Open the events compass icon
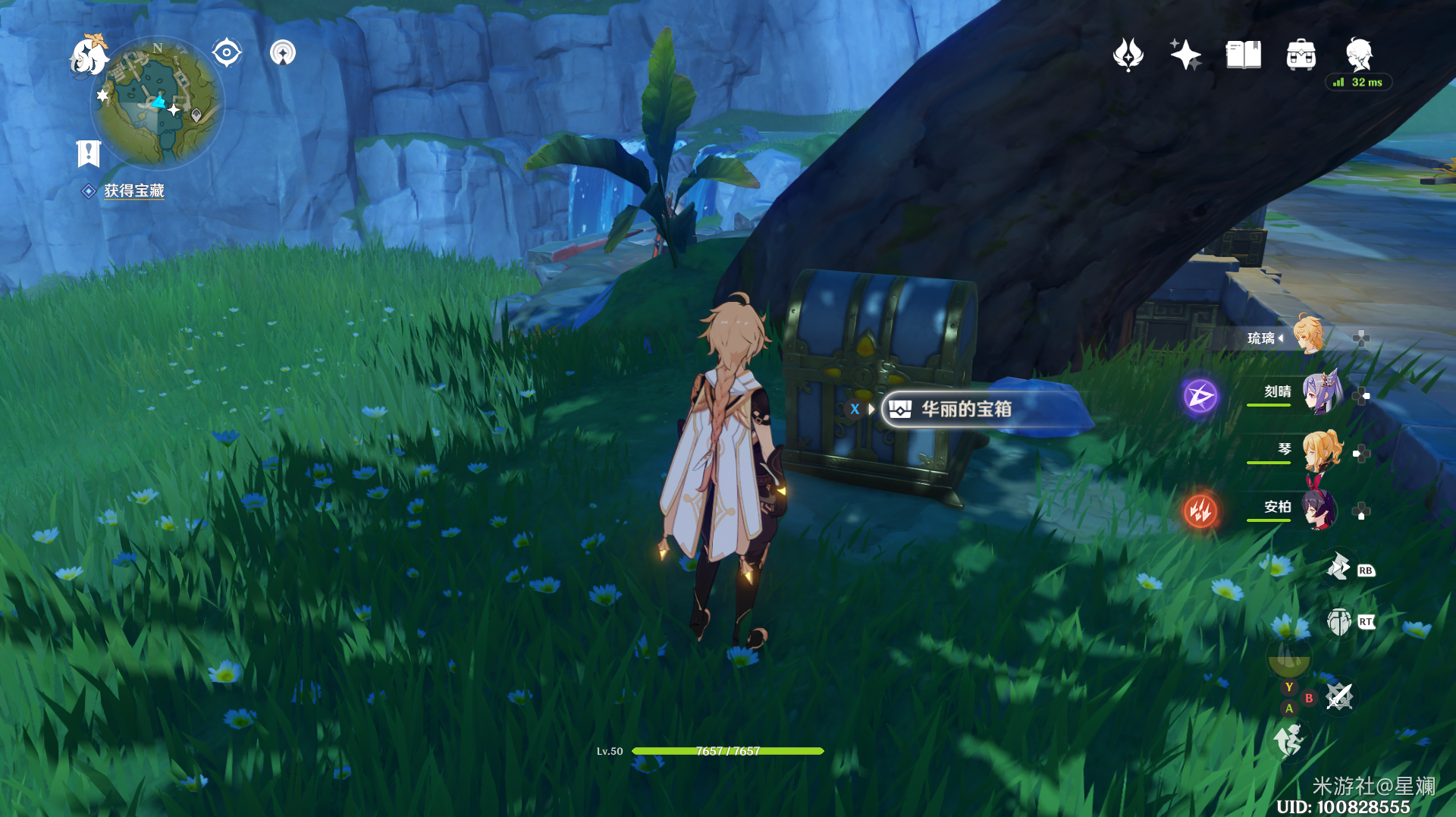Viewport: 1456px width, 817px height. pos(1128,55)
